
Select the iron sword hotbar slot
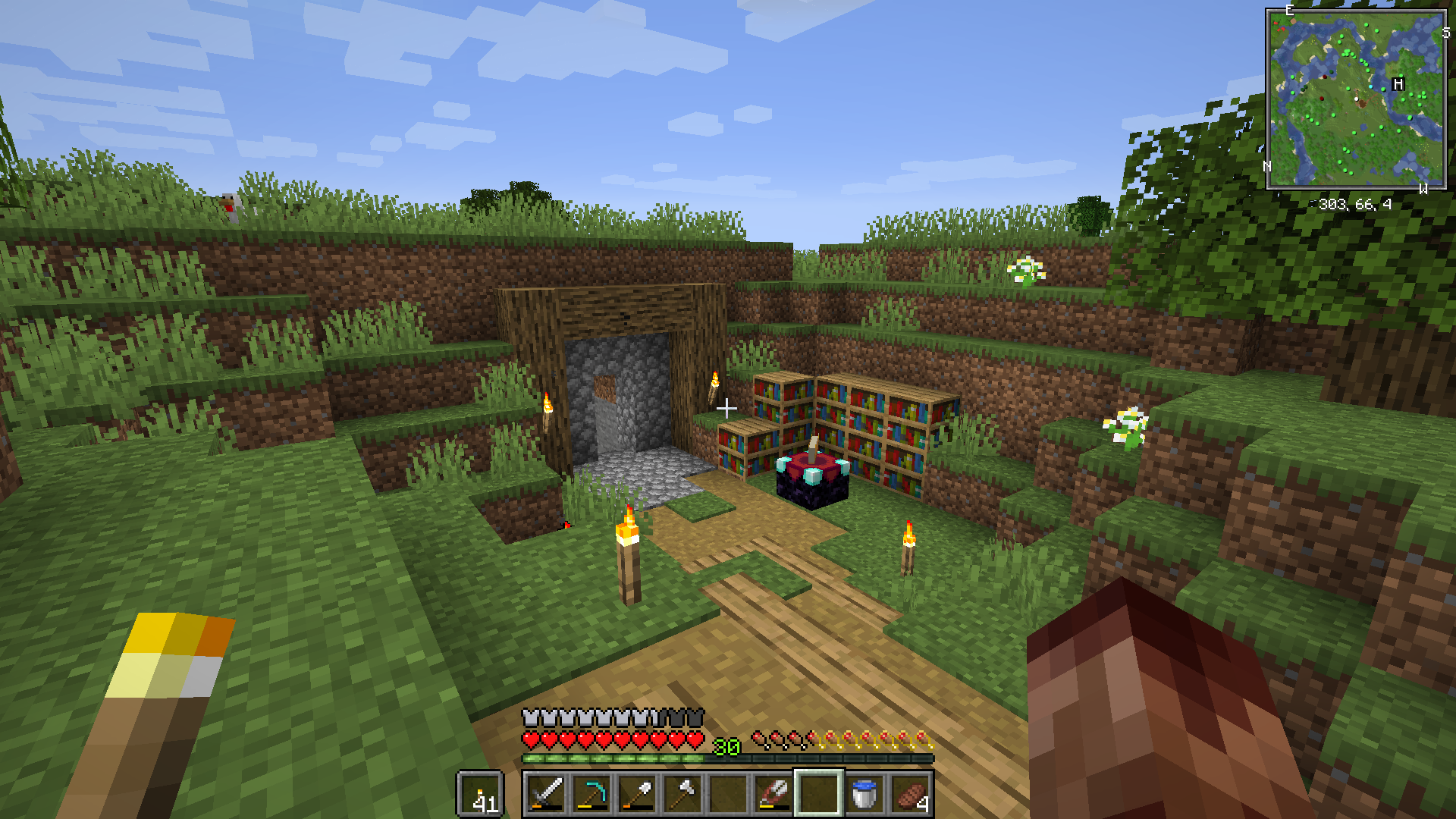click(546, 794)
